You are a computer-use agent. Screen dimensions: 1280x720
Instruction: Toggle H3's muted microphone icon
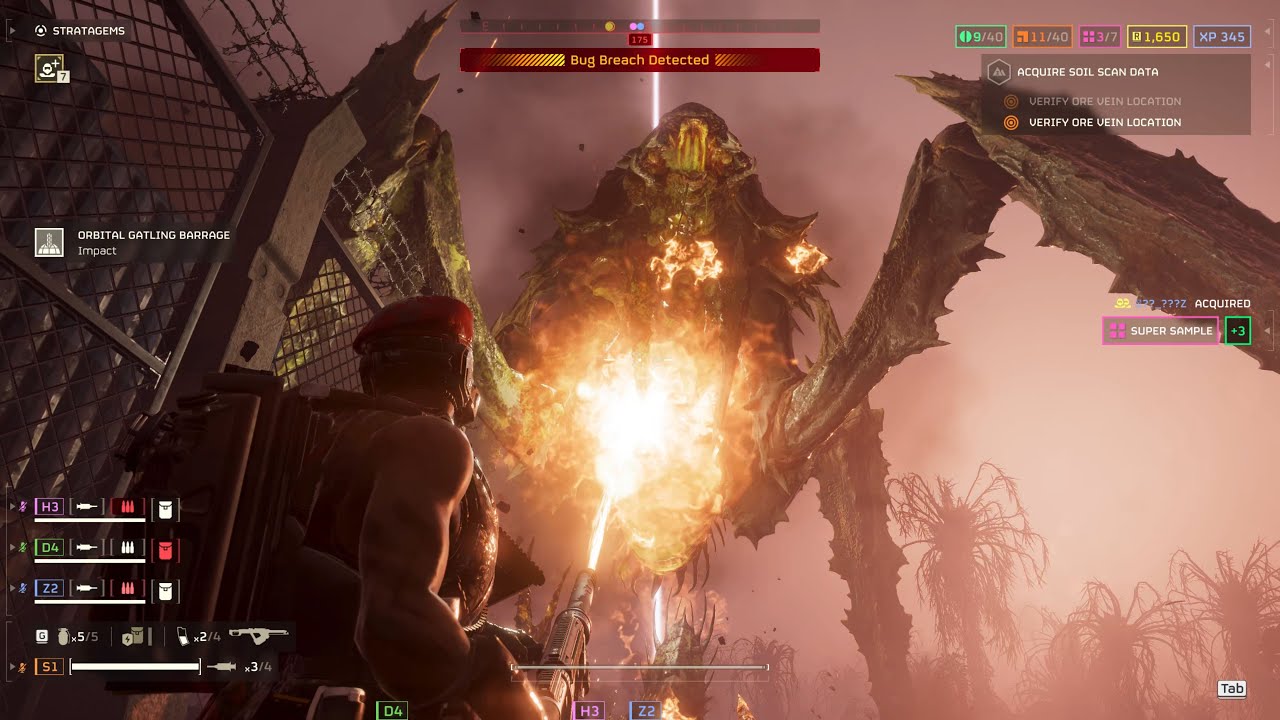(x=23, y=507)
